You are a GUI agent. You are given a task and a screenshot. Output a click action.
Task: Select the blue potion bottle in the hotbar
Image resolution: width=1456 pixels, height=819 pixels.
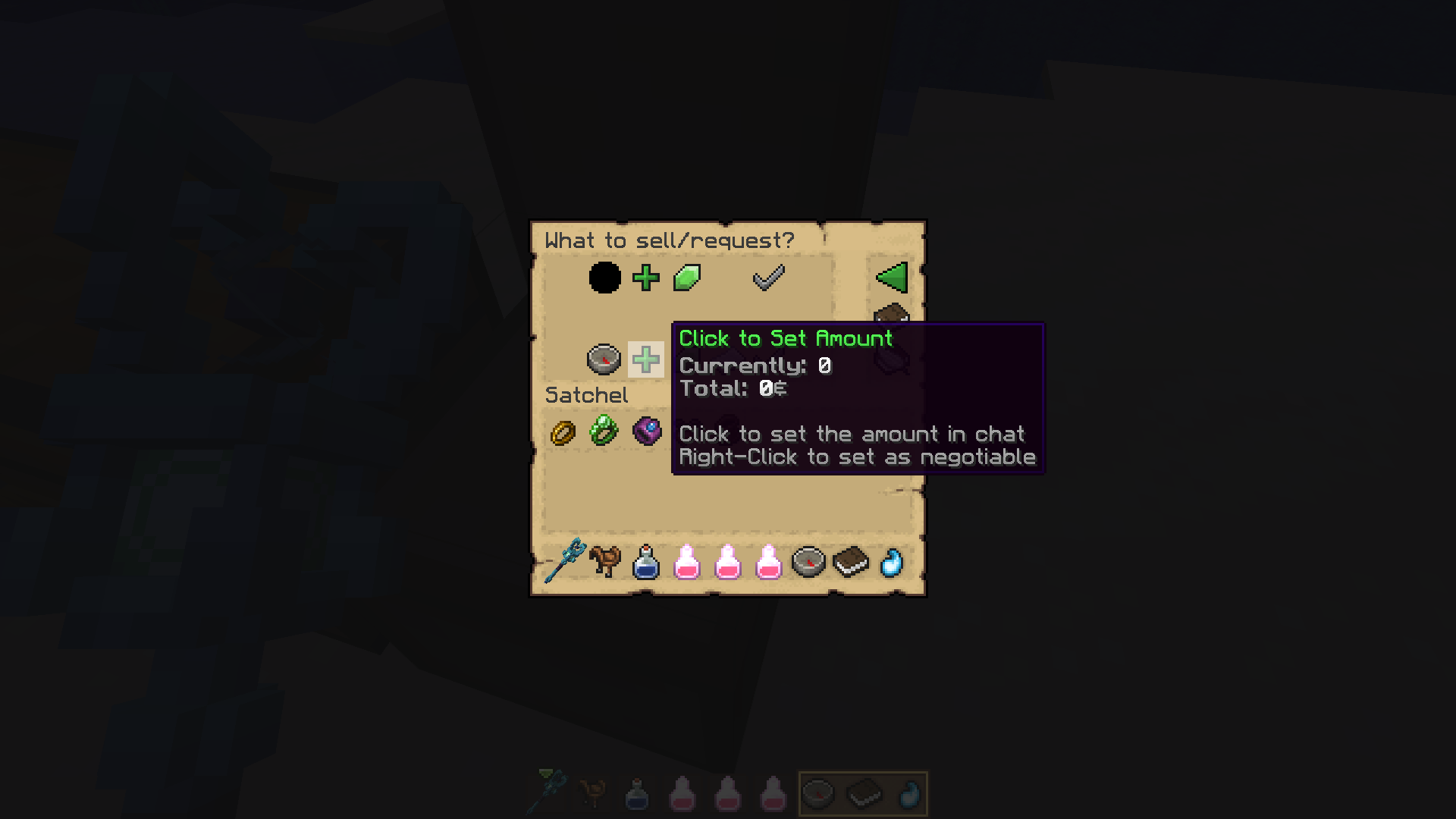pyautogui.click(x=646, y=561)
